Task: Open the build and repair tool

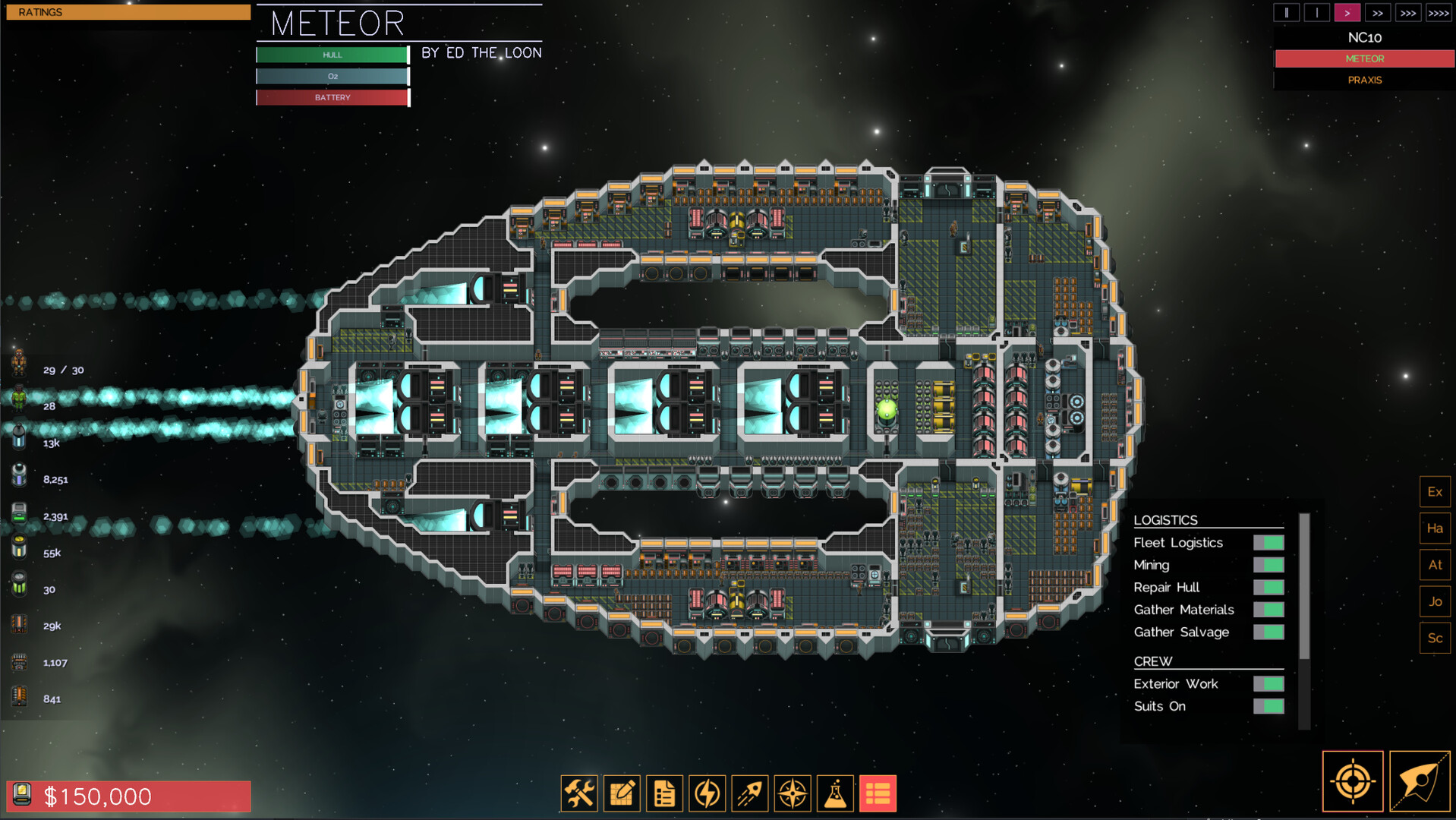Action: 579,793
